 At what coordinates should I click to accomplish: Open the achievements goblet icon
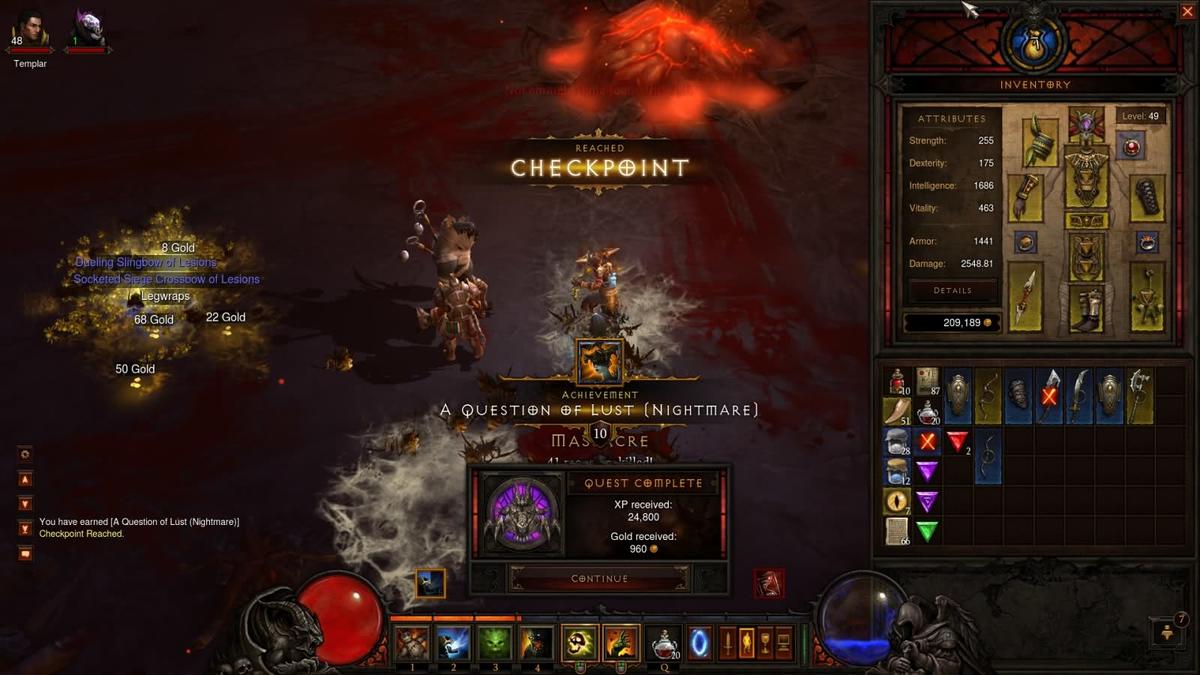pyautogui.click(x=766, y=642)
